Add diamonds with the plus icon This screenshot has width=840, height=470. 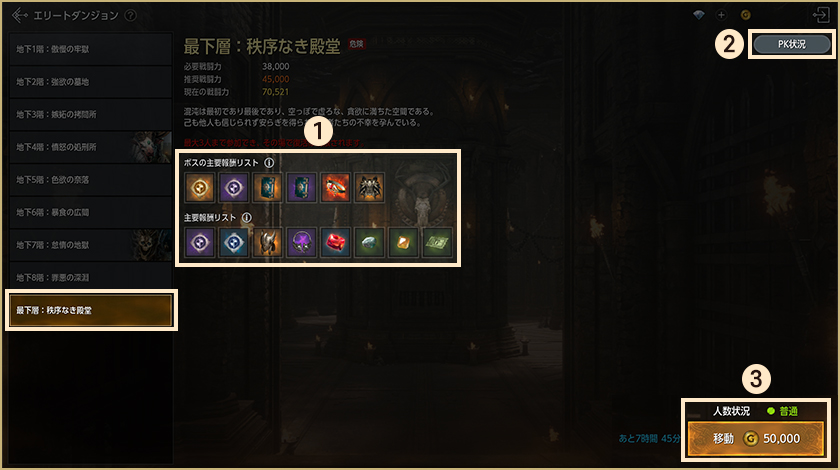tap(721, 15)
